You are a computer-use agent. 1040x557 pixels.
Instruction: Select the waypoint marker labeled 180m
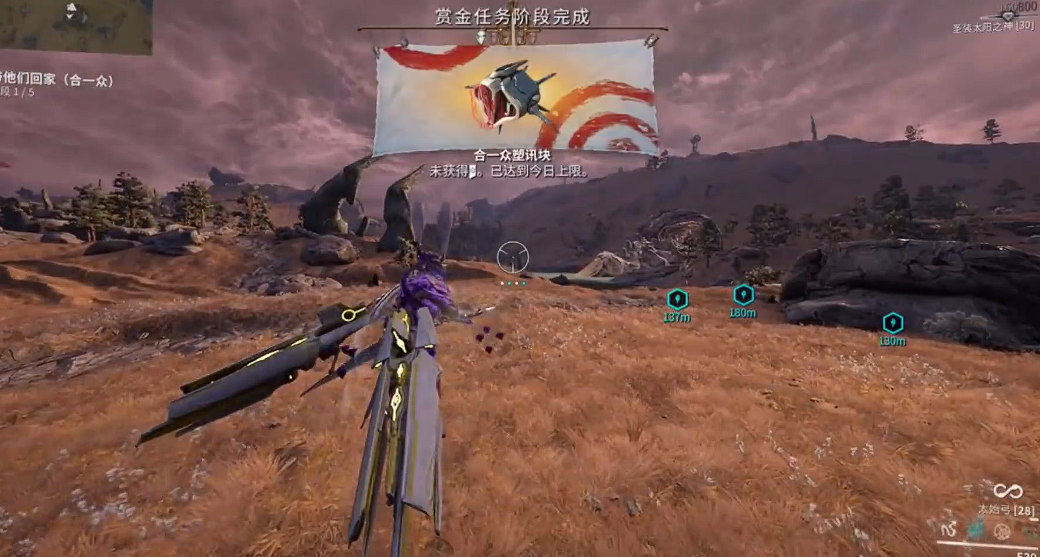743,294
